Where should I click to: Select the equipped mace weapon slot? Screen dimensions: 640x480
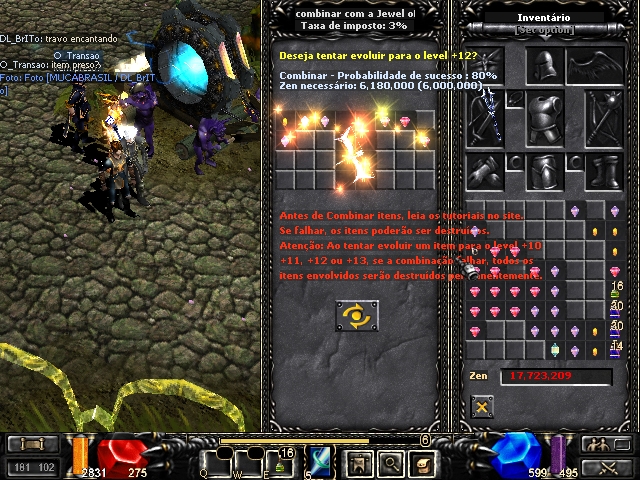point(603,116)
